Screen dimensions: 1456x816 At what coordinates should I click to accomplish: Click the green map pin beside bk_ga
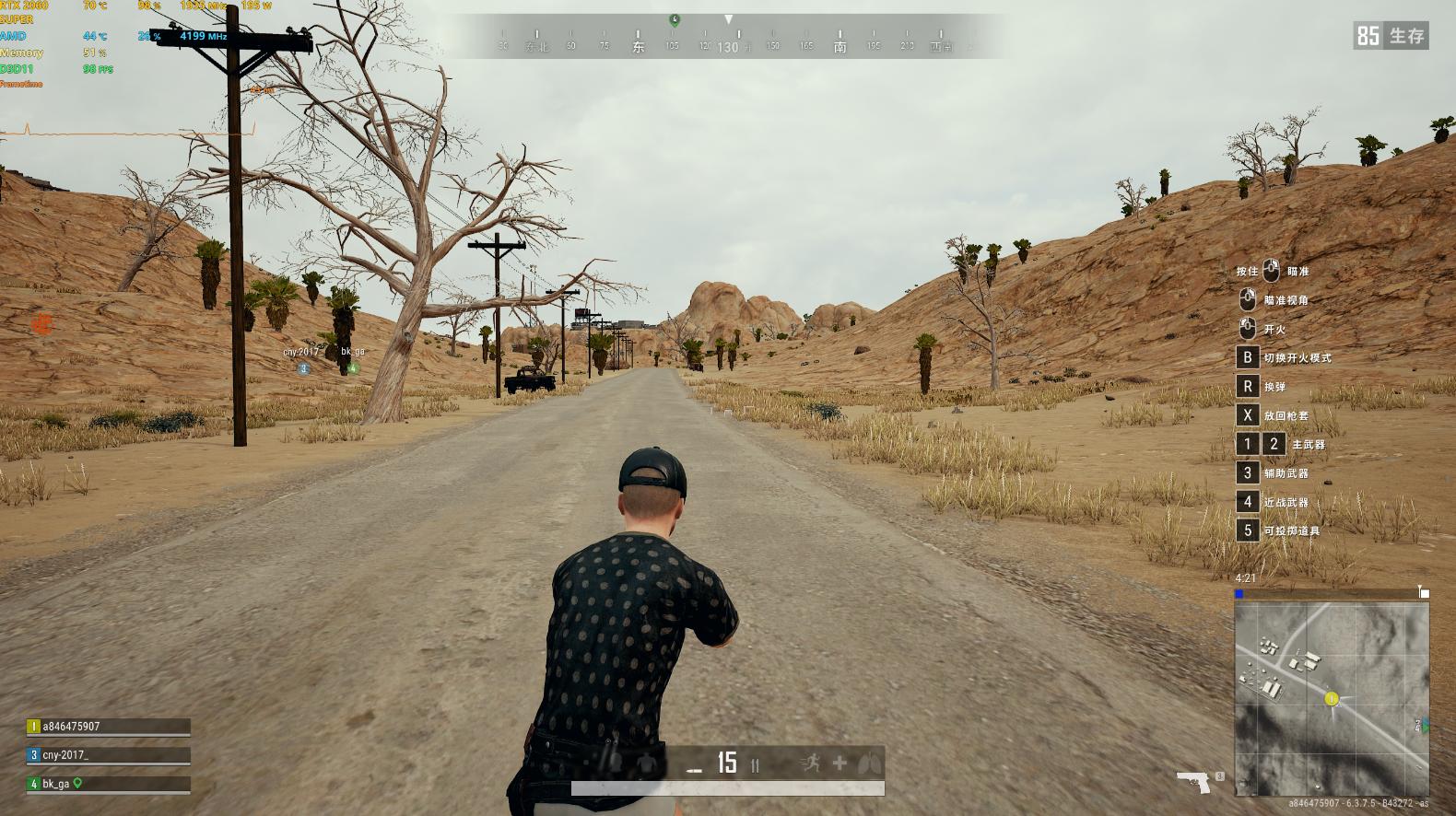coord(78,783)
